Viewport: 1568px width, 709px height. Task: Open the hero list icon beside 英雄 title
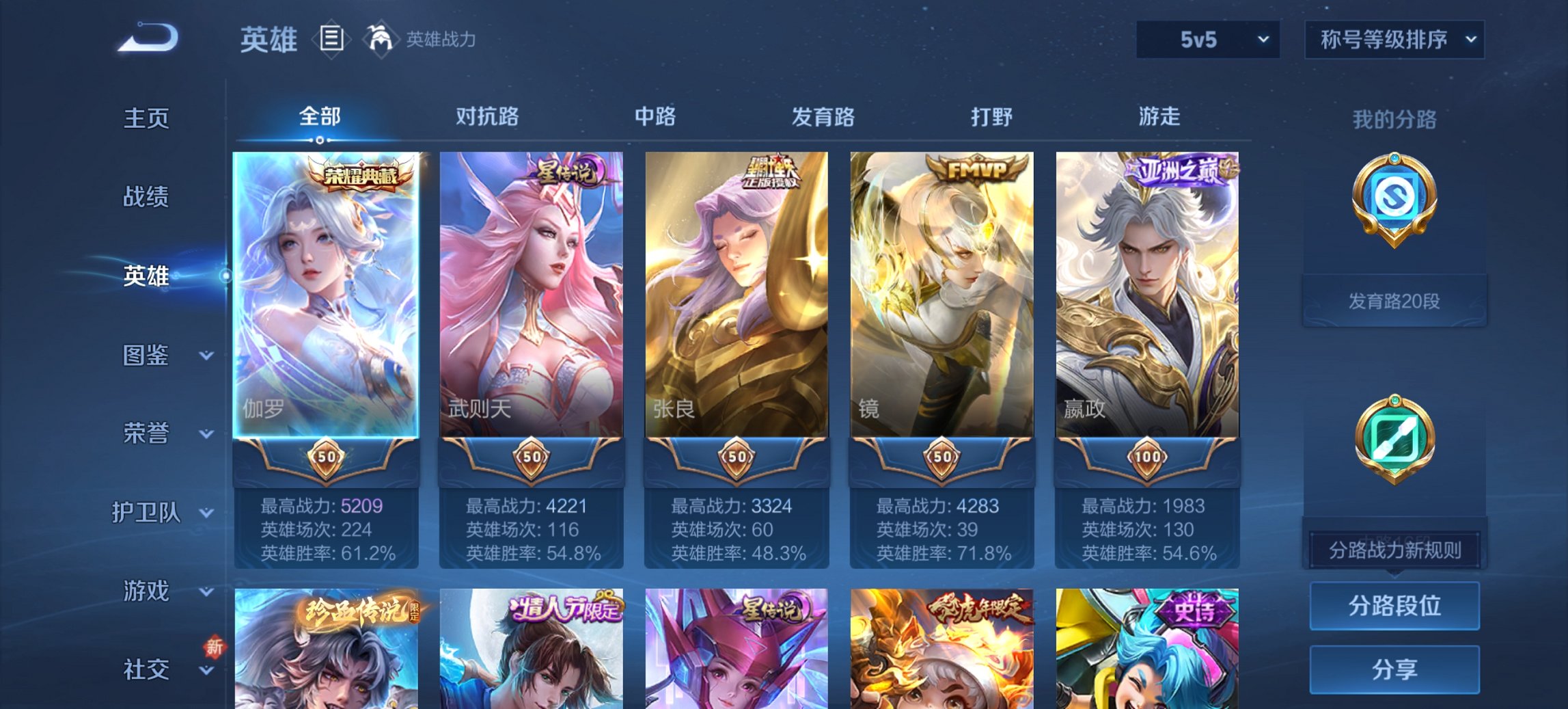[x=331, y=39]
